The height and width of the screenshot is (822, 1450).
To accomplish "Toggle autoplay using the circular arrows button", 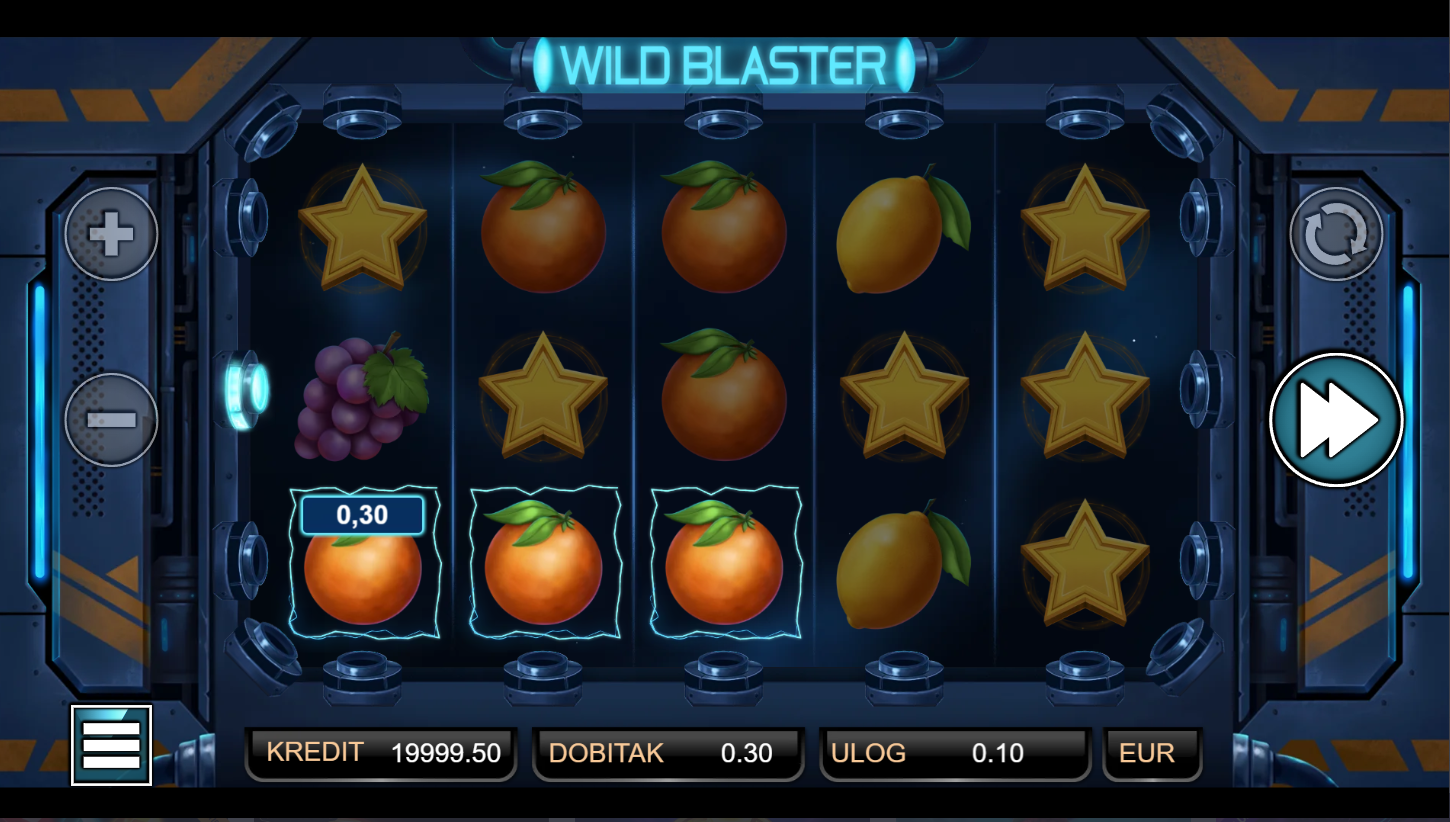I will 1336,235.
